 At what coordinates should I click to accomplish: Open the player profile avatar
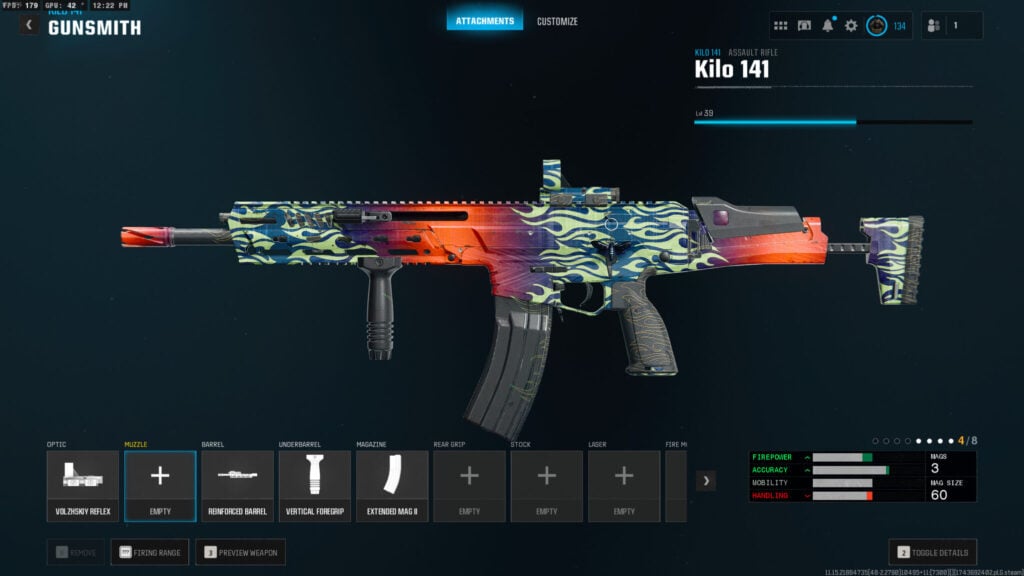point(877,26)
